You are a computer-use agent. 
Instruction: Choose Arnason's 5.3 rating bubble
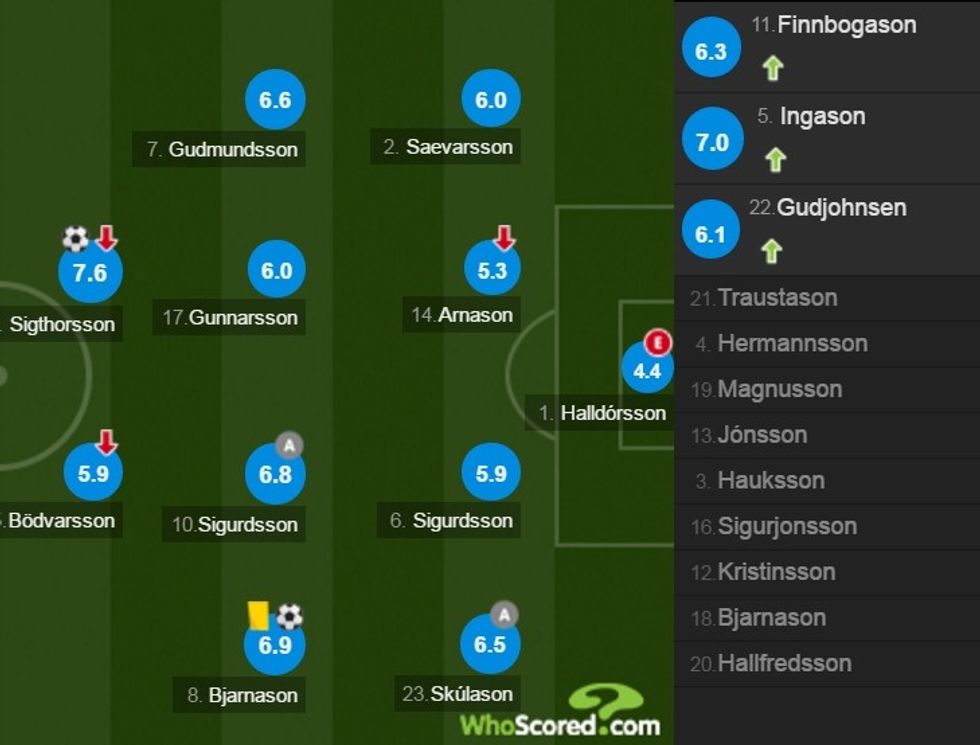[x=493, y=271]
